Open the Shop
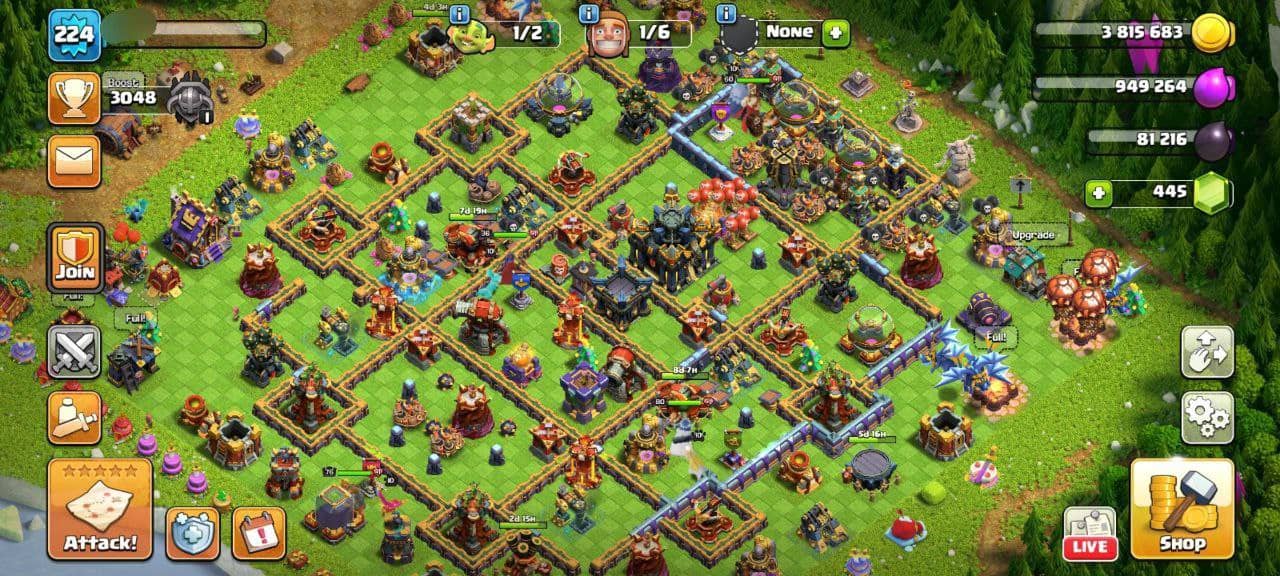Image resolution: width=1280 pixels, height=576 pixels. click(1181, 508)
